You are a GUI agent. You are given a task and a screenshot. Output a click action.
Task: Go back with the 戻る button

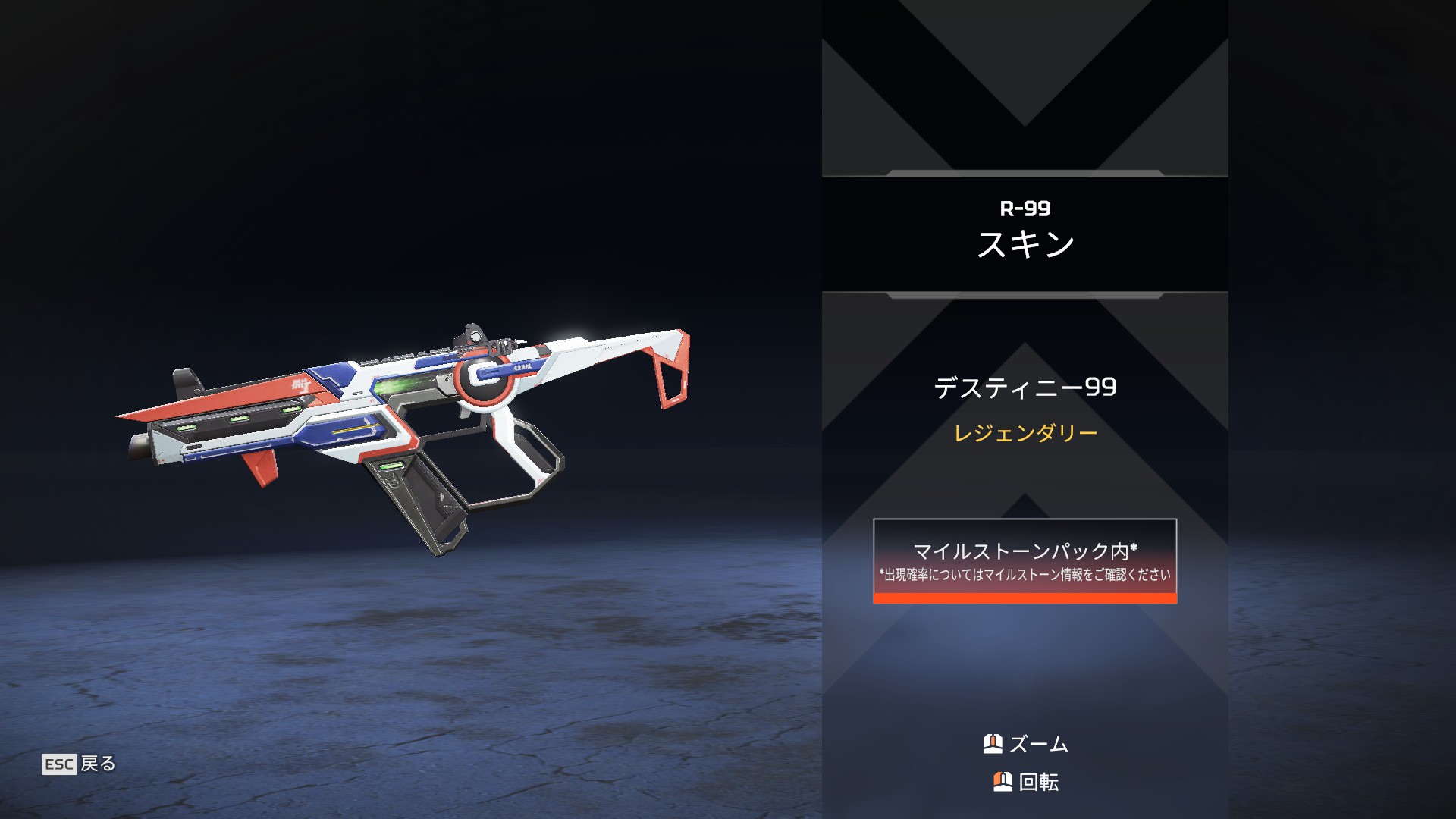tap(79, 764)
